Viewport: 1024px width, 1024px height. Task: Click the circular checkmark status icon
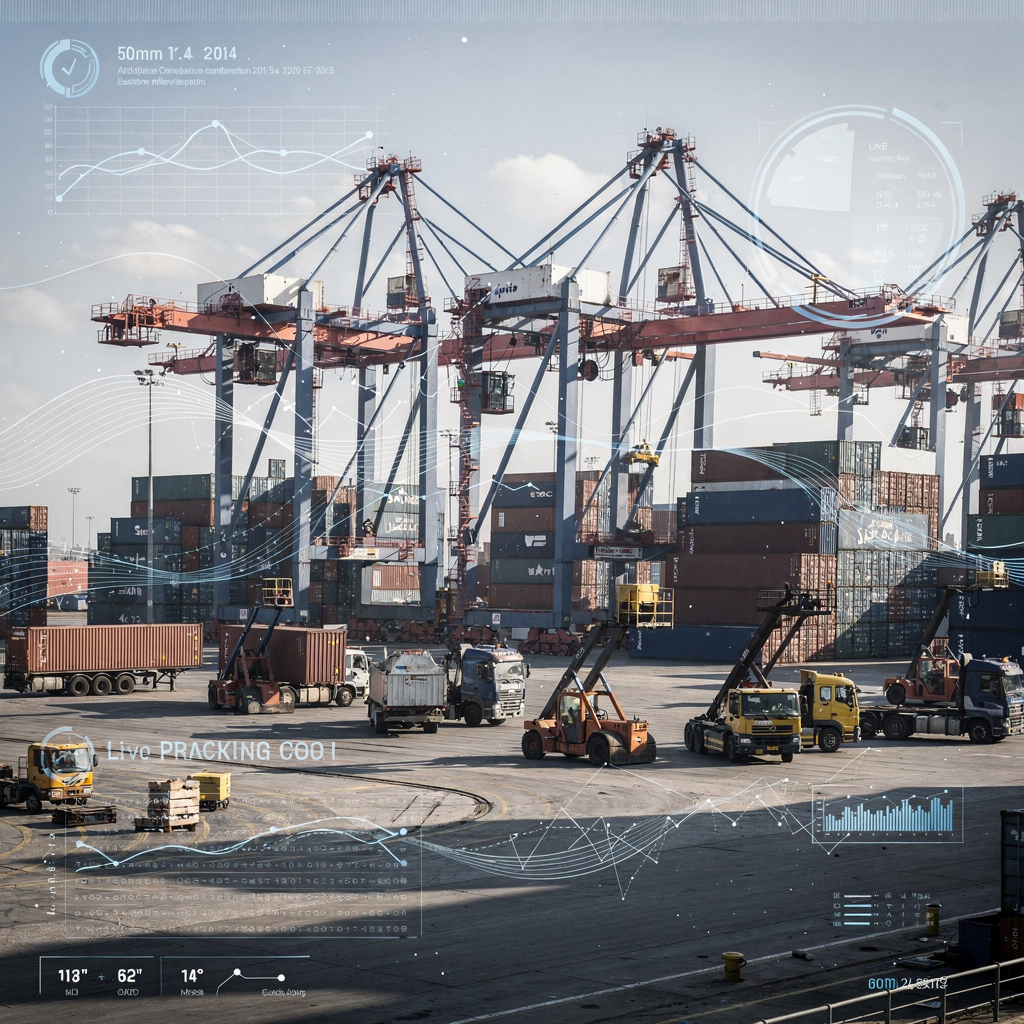click(69, 68)
